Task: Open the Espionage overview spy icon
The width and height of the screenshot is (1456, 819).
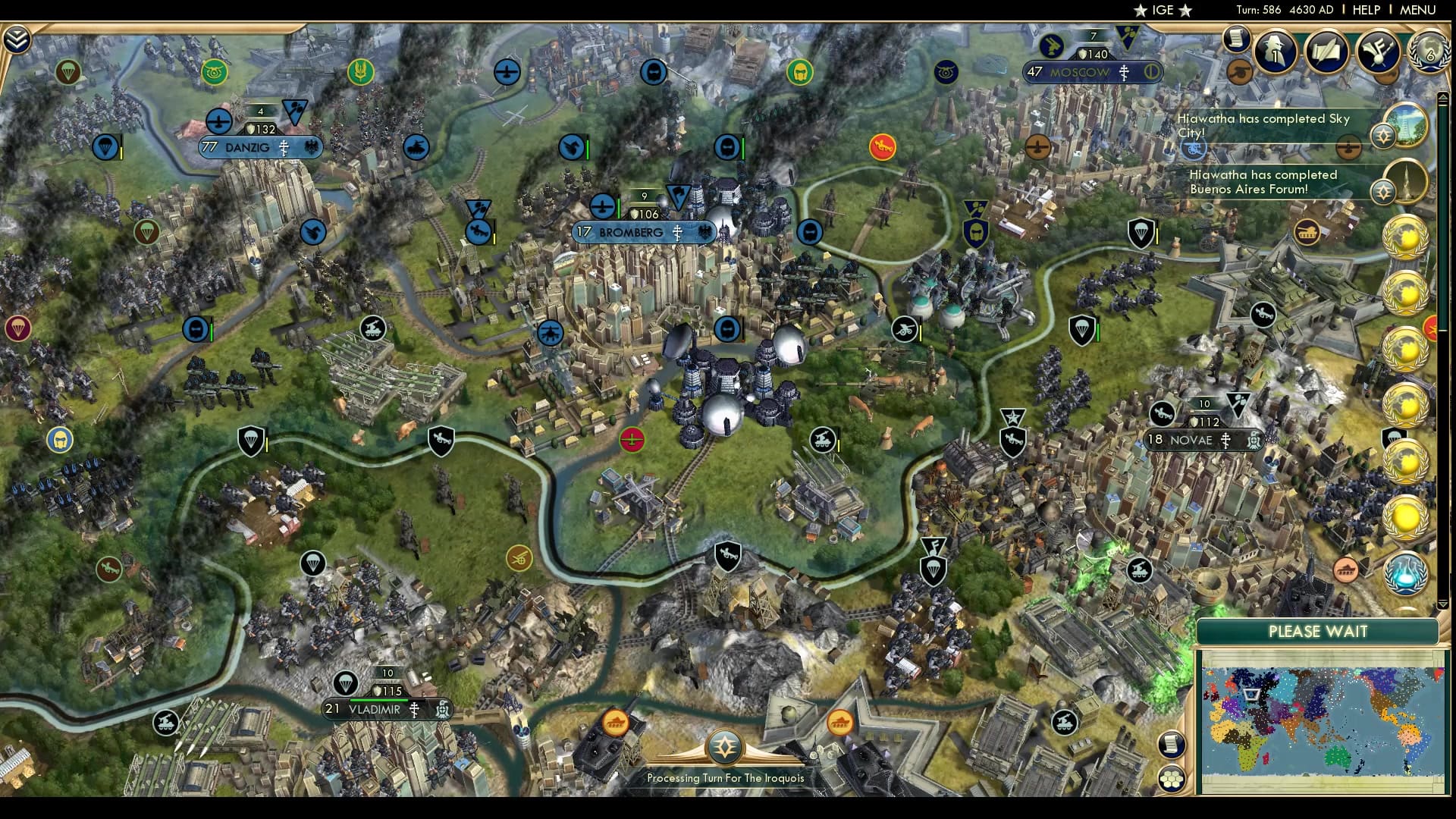Action: click(x=1274, y=50)
